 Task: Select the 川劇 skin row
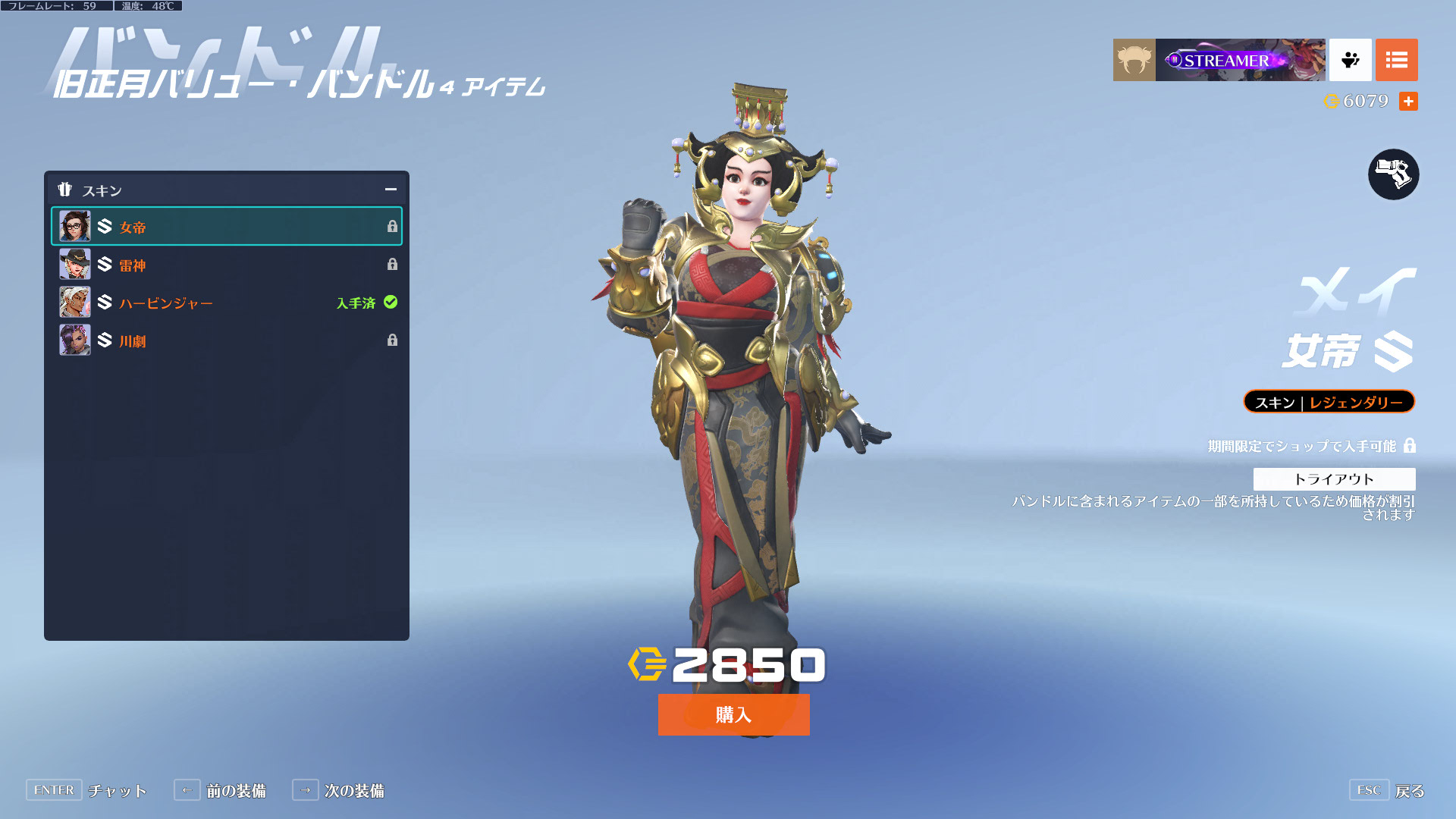[226, 340]
